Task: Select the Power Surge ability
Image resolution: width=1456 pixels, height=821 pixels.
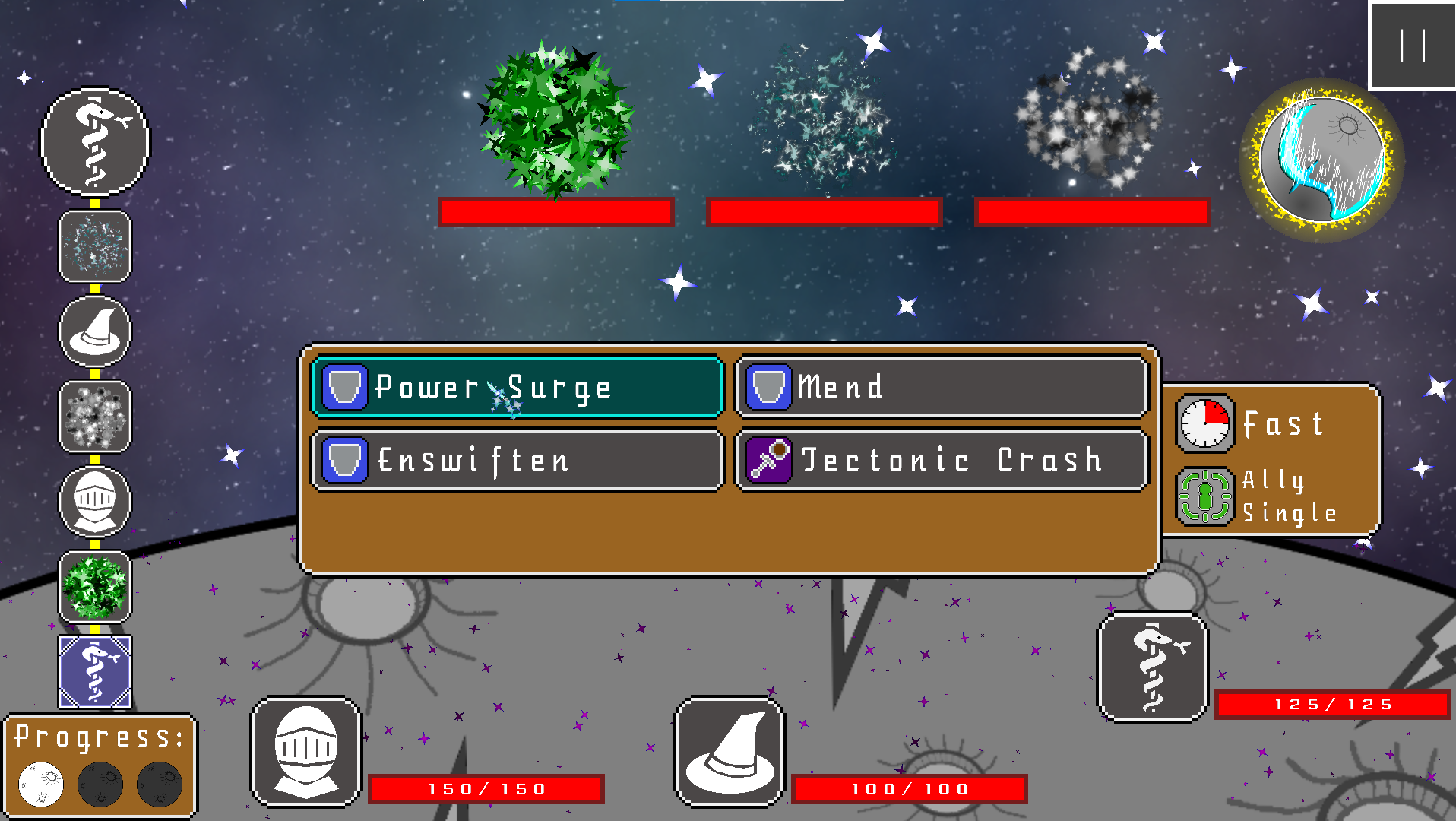Action: (517, 387)
